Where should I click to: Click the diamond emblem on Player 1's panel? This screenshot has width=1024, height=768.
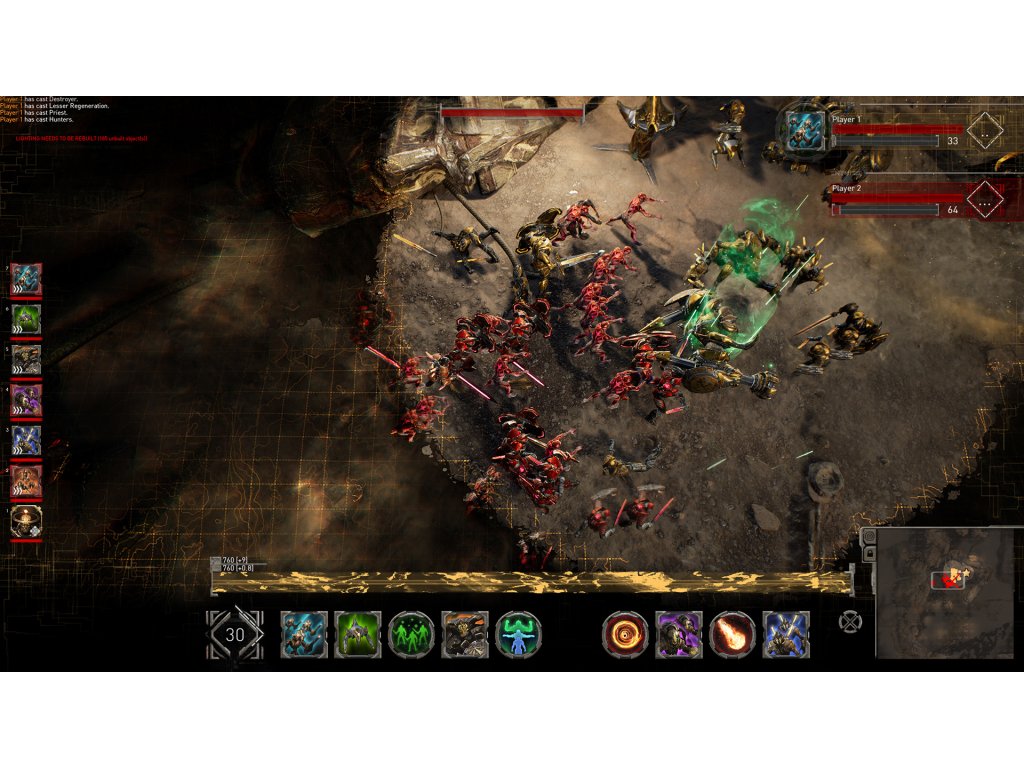pyautogui.click(x=985, y=130)
